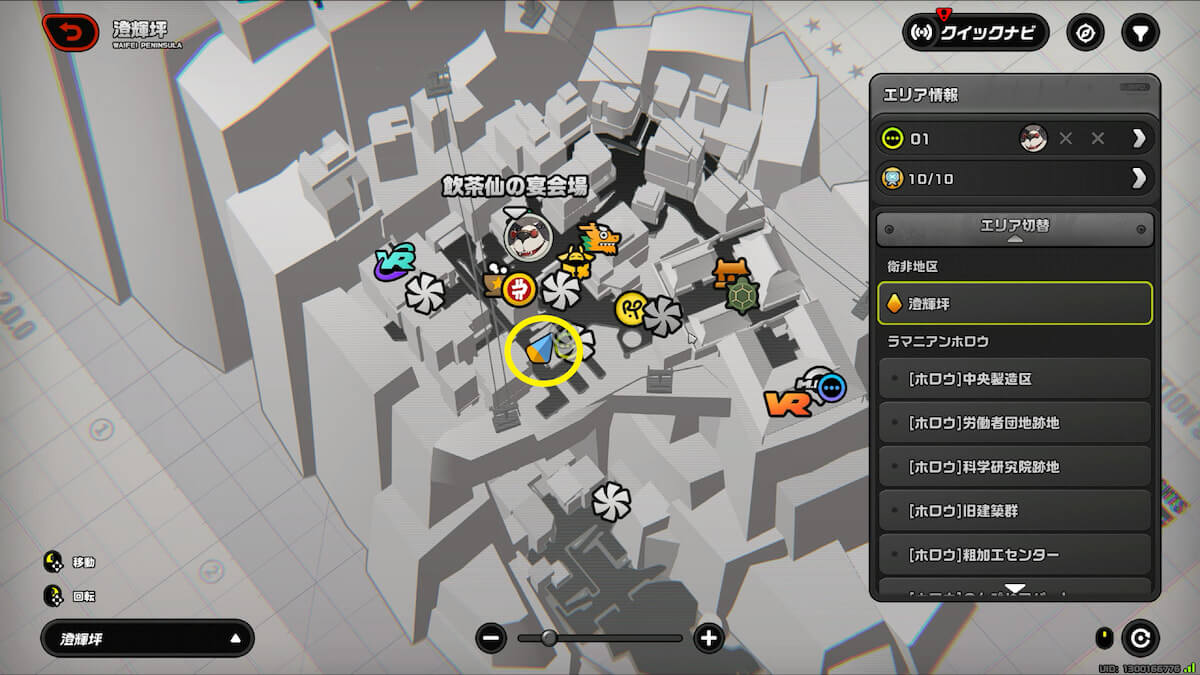The image size is (1200, 675).
Task: Click the reset view button
Action: pos(1139,638)
